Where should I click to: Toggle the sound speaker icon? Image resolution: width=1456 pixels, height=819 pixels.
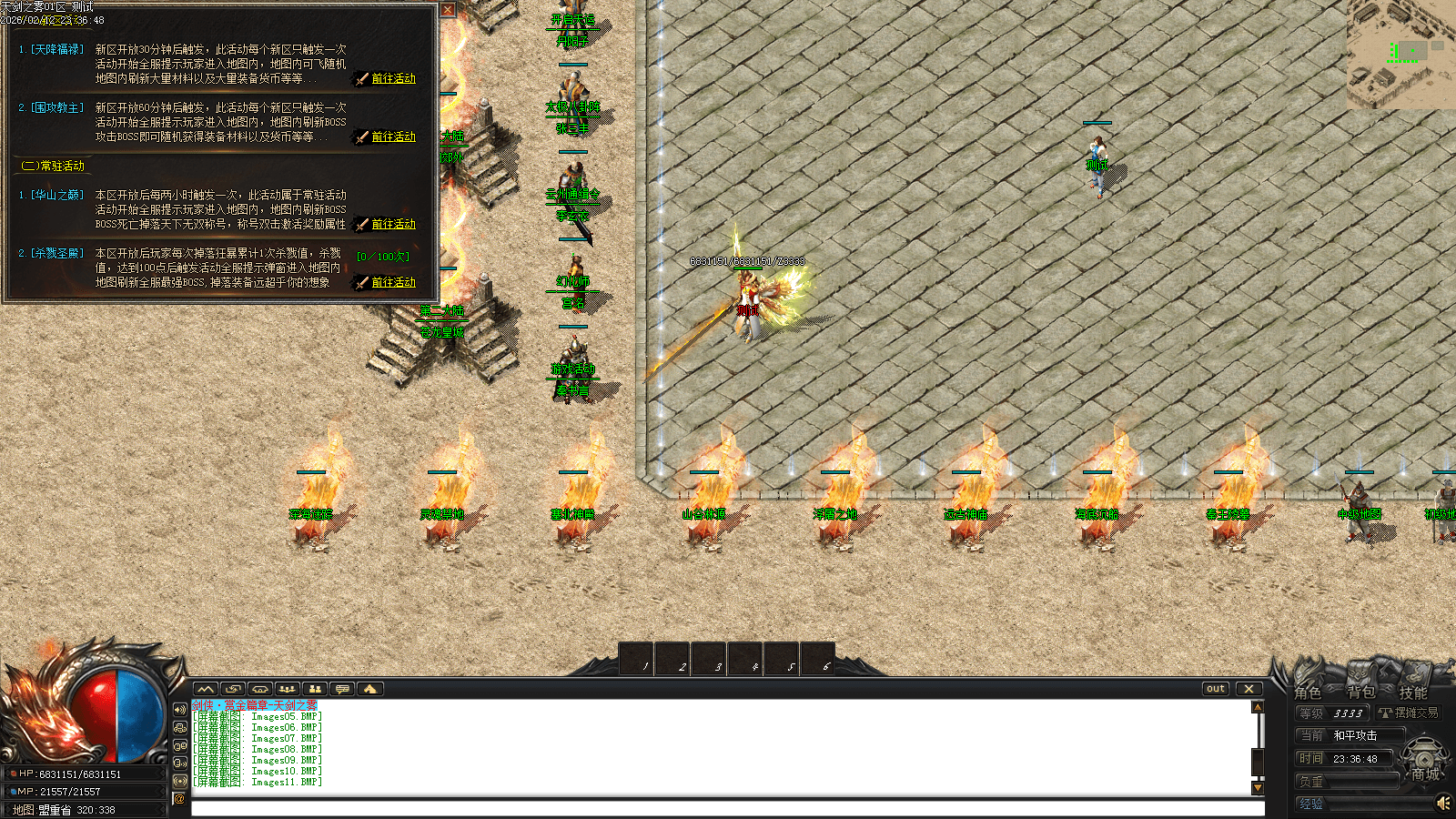point(1442,803)
